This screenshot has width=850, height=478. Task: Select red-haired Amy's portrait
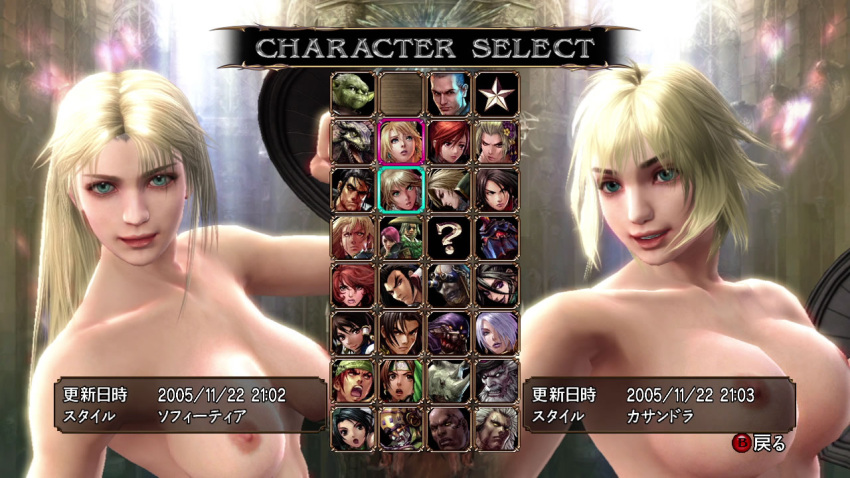tap(449, 141)
